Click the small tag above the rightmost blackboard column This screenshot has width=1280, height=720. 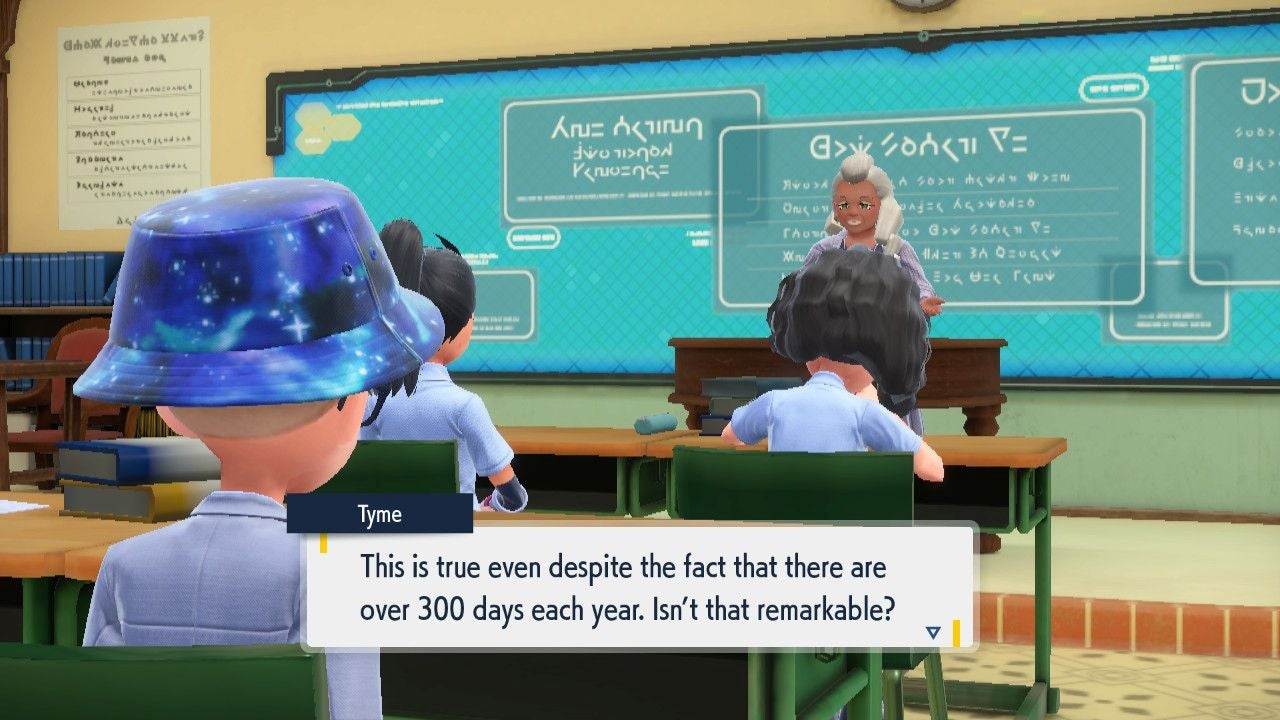(x=1165, y=62)
